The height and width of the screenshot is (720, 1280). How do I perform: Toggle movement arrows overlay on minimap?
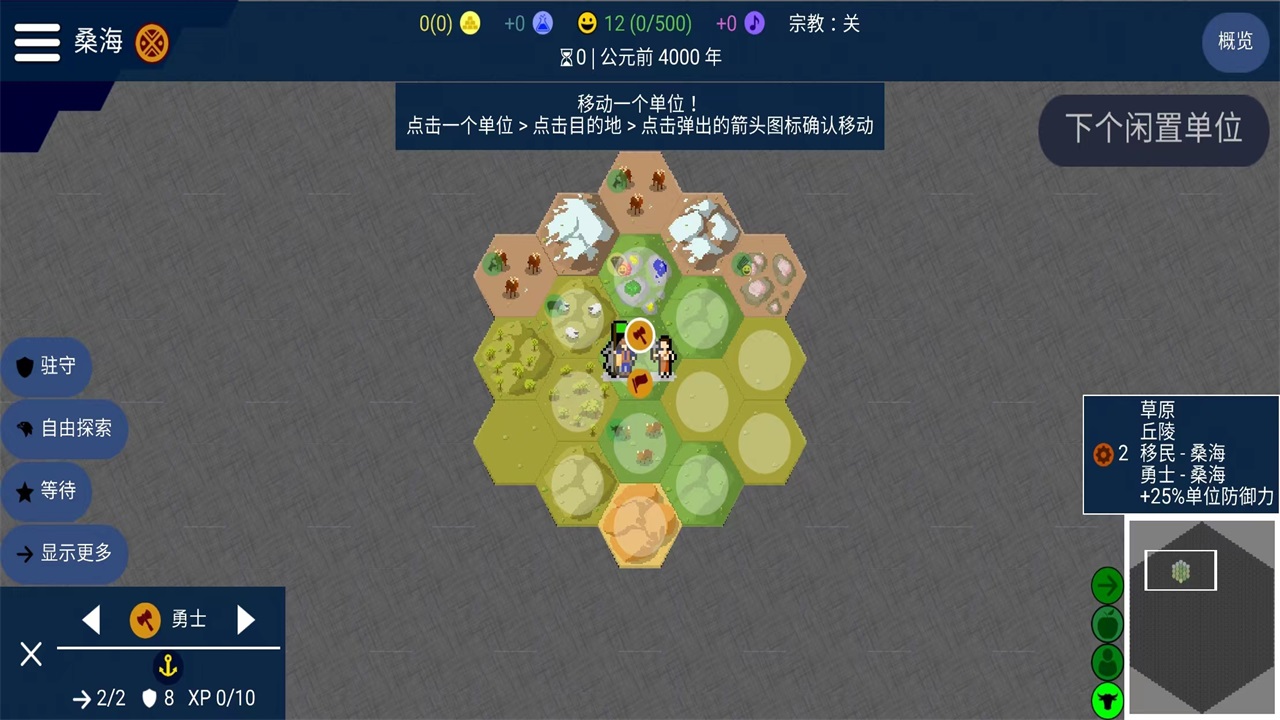click(1107, 584)
